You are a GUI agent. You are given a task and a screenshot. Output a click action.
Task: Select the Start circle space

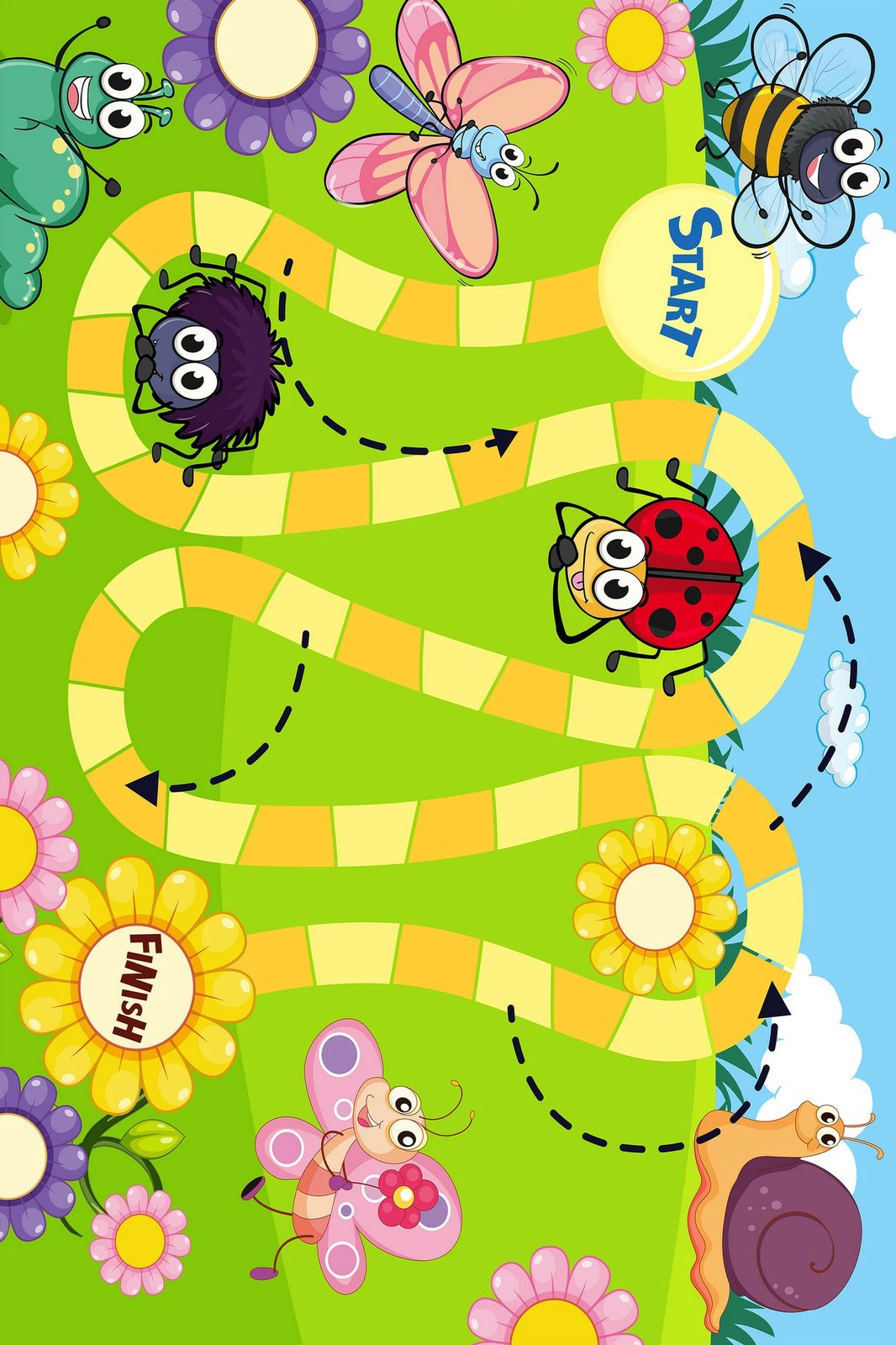689,282
